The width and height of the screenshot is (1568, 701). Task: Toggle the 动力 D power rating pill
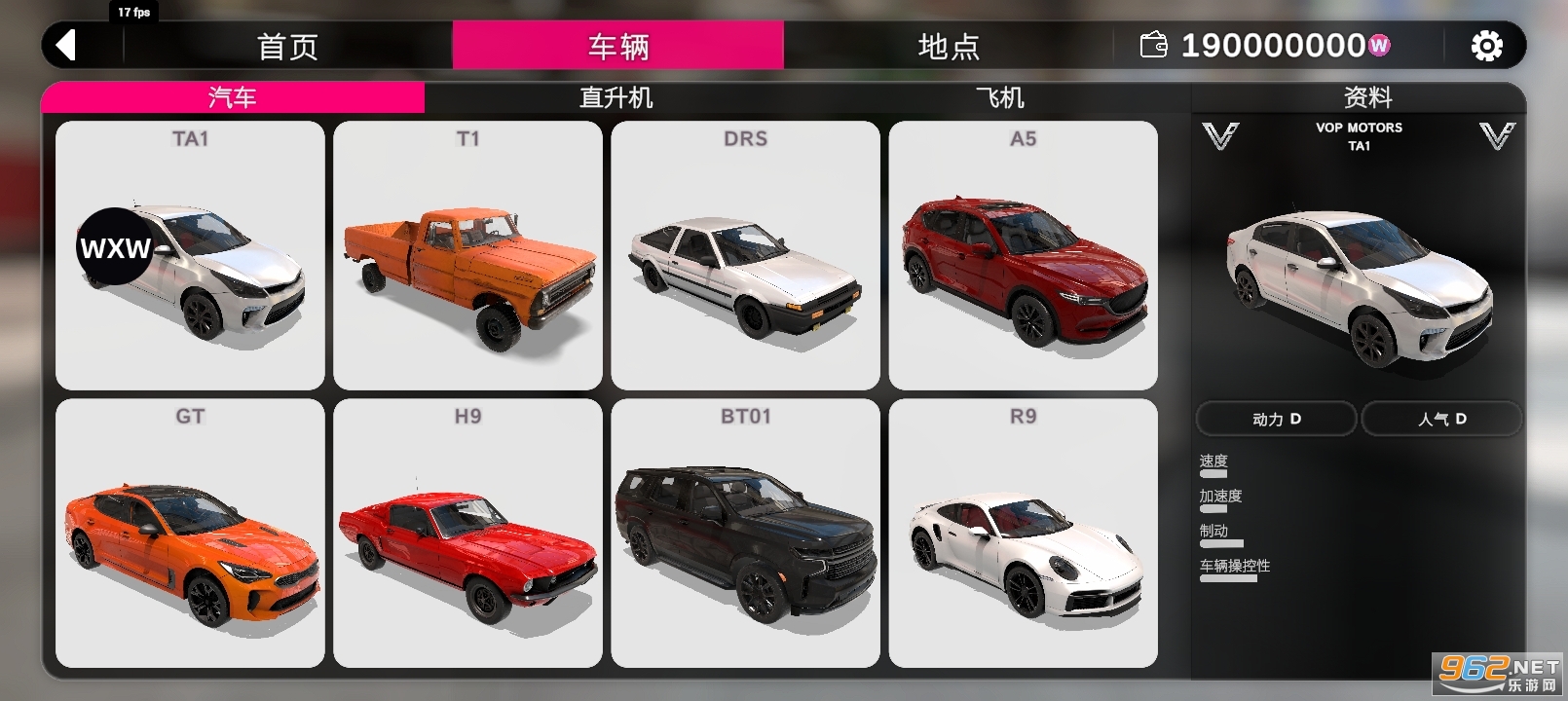pyautogui.click(x=1275, y=419)
